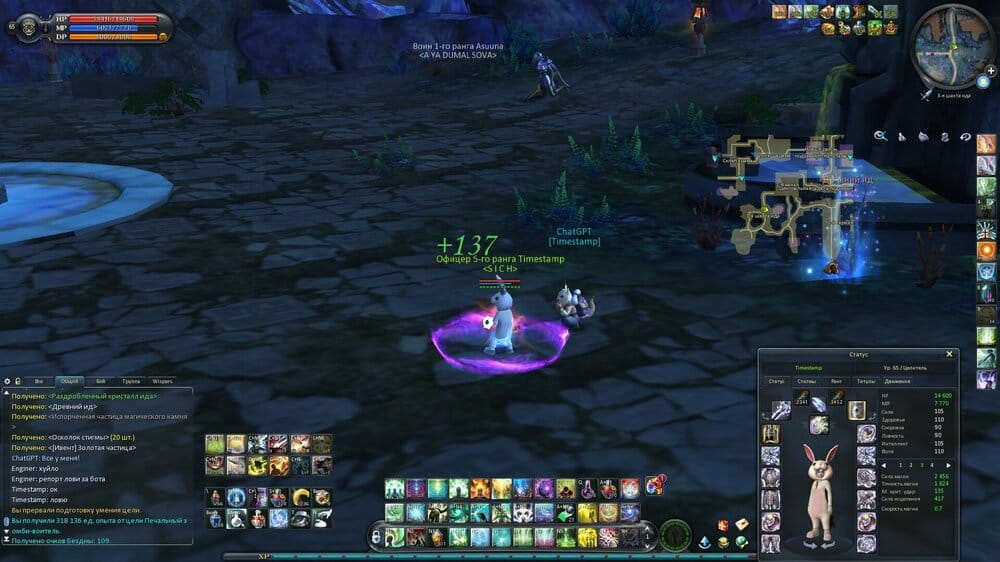Viewport: 1000px width, 562px height.
Task: Select the Группа chat tab
Action: point(131,381)
